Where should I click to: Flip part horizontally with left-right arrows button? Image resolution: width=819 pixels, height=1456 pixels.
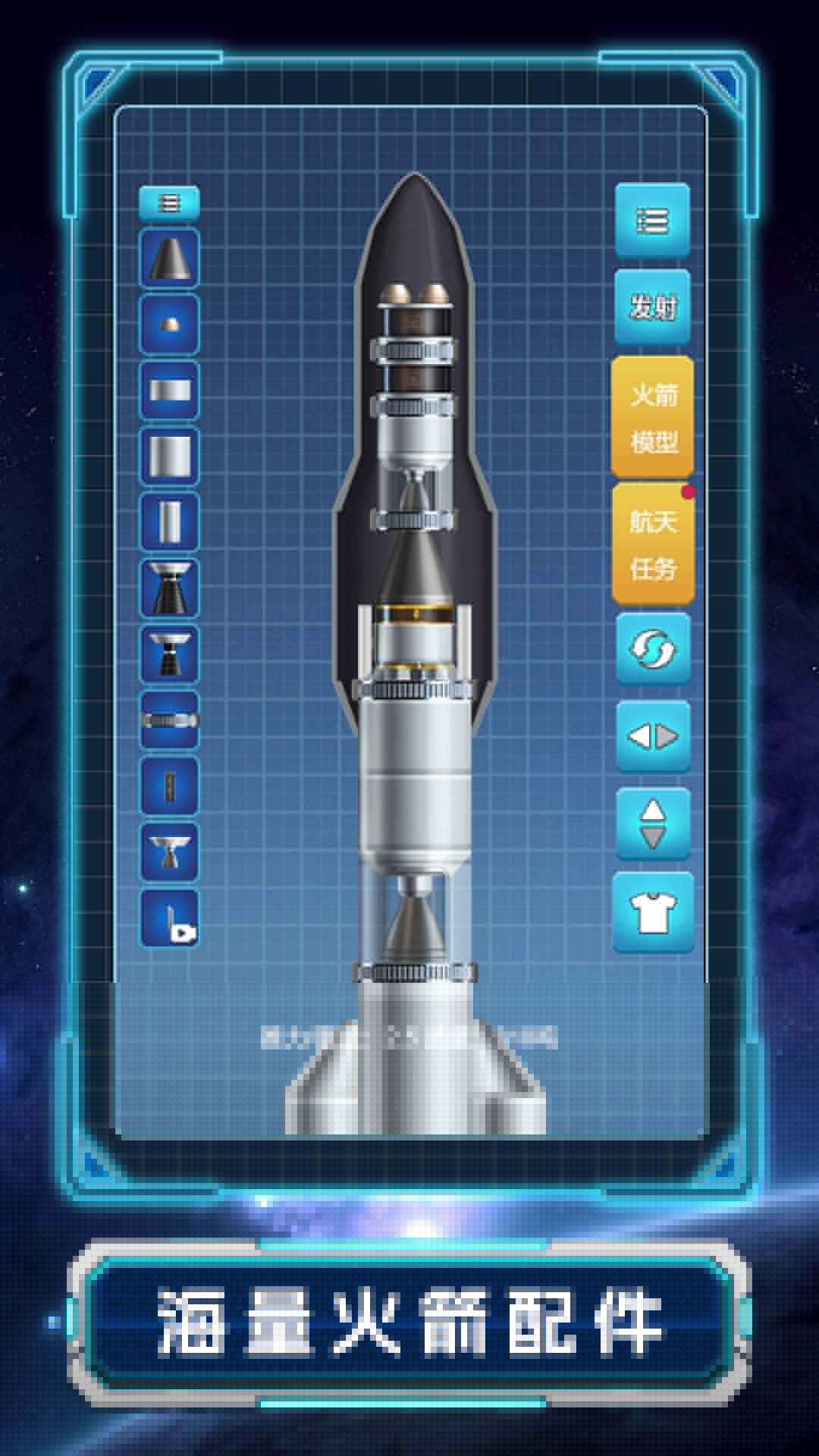[x=652, y=736]
